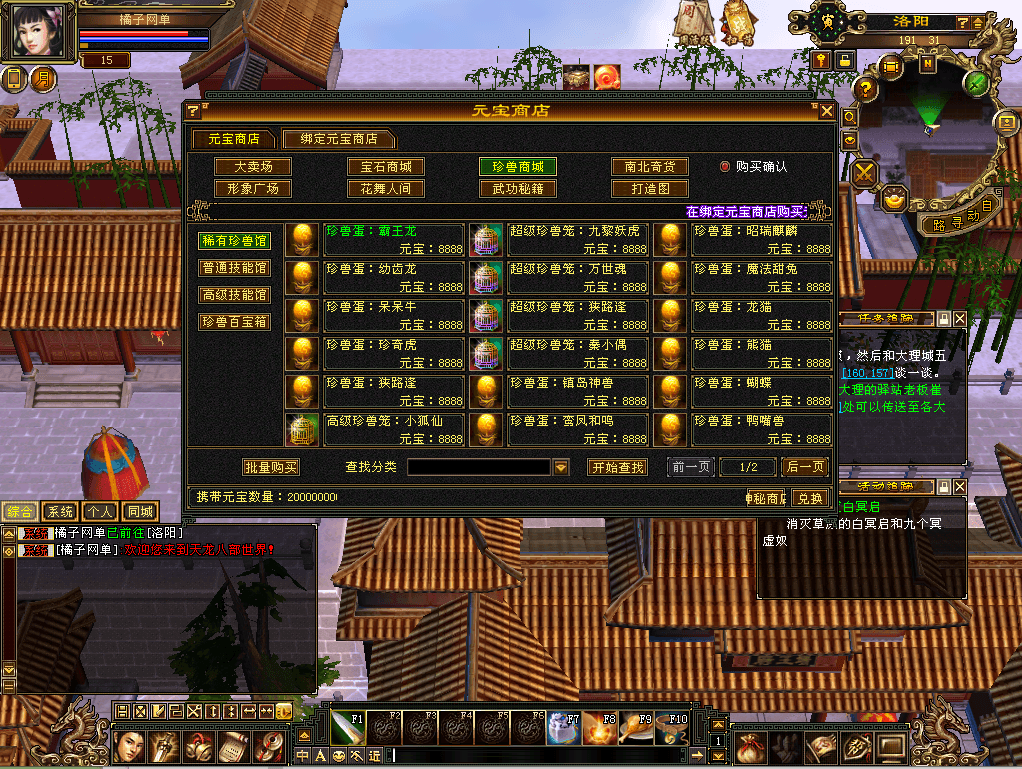Open the 武功秘籍 category
Viewport: 1022px width, 769px height.
pyautogui.click(x=517, y=188)
